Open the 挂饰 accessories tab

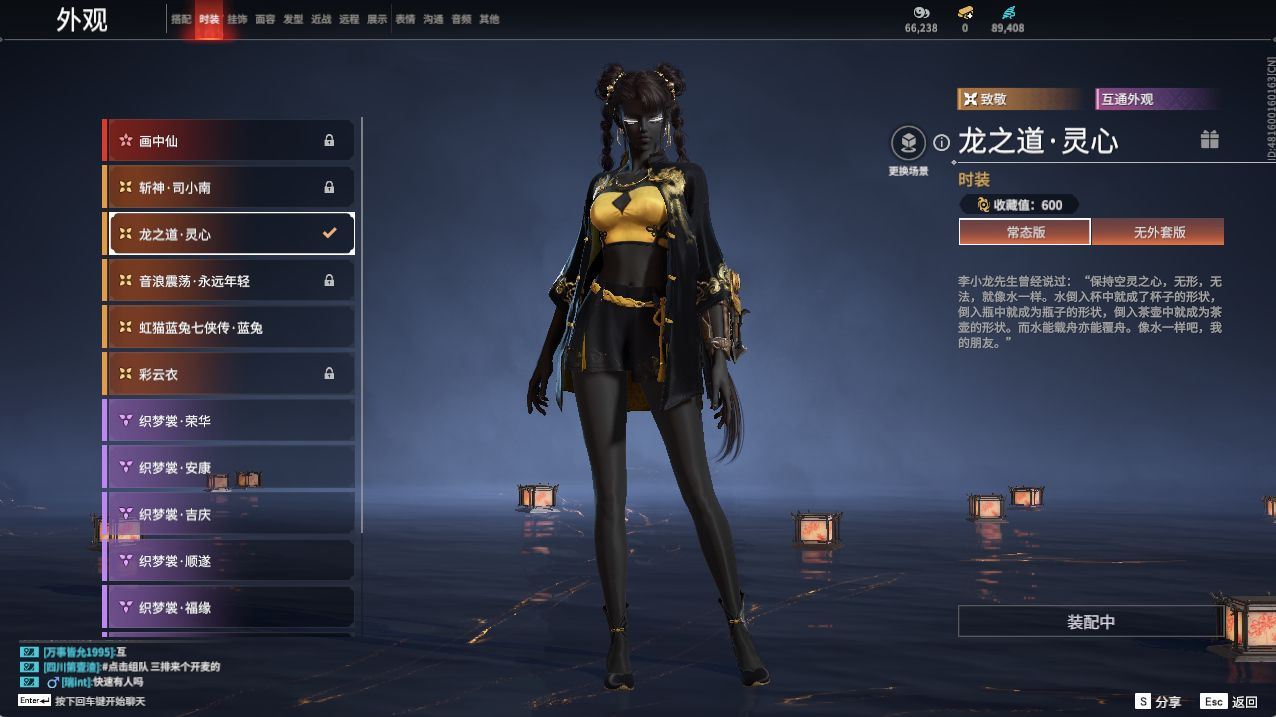click(x=237, y=19)
